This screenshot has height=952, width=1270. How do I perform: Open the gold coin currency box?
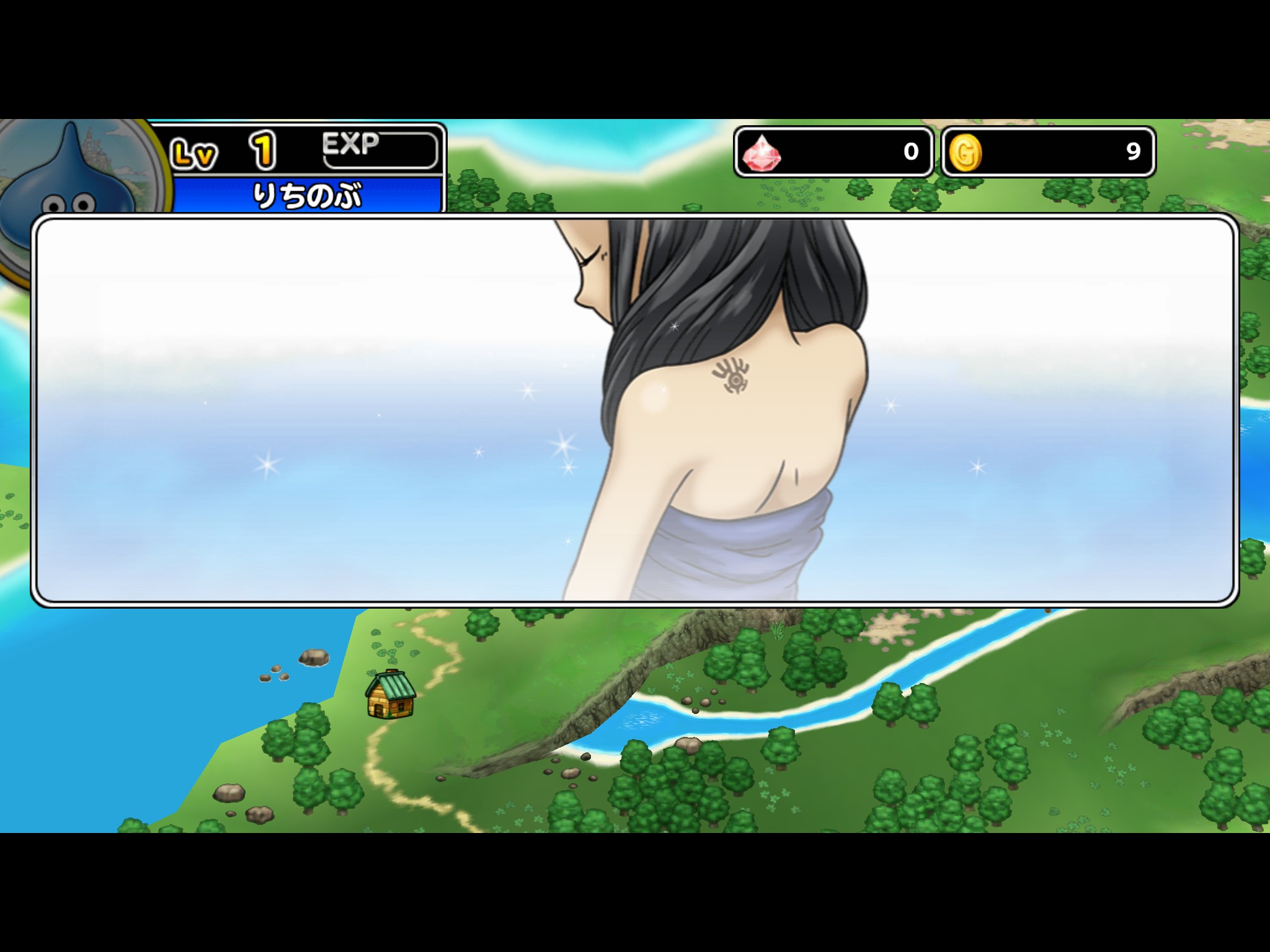1048,152
